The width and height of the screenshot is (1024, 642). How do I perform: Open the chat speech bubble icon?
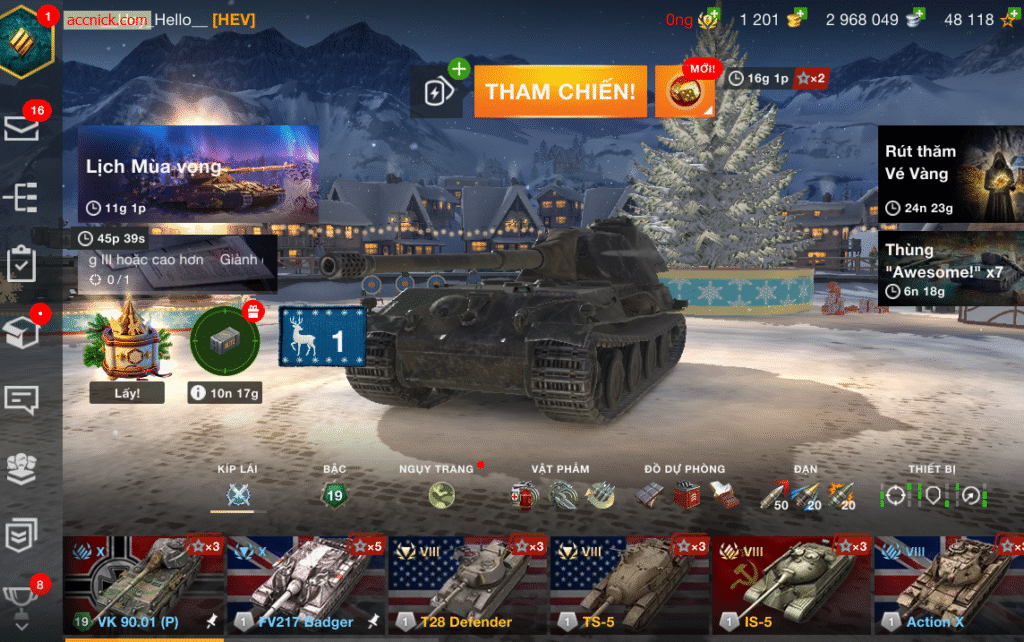coord(21,400)
